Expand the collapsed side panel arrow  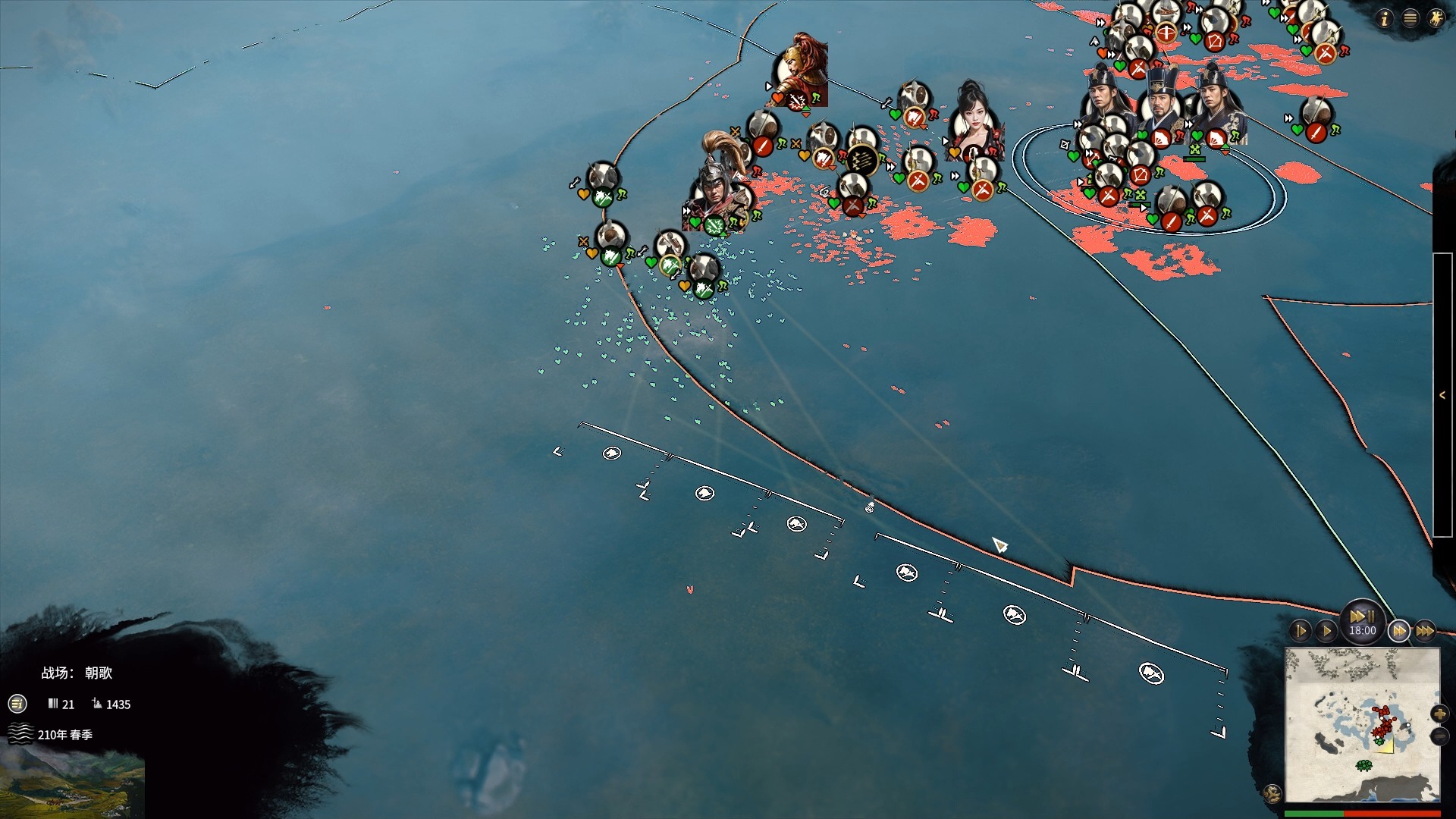pos(1442,395)
